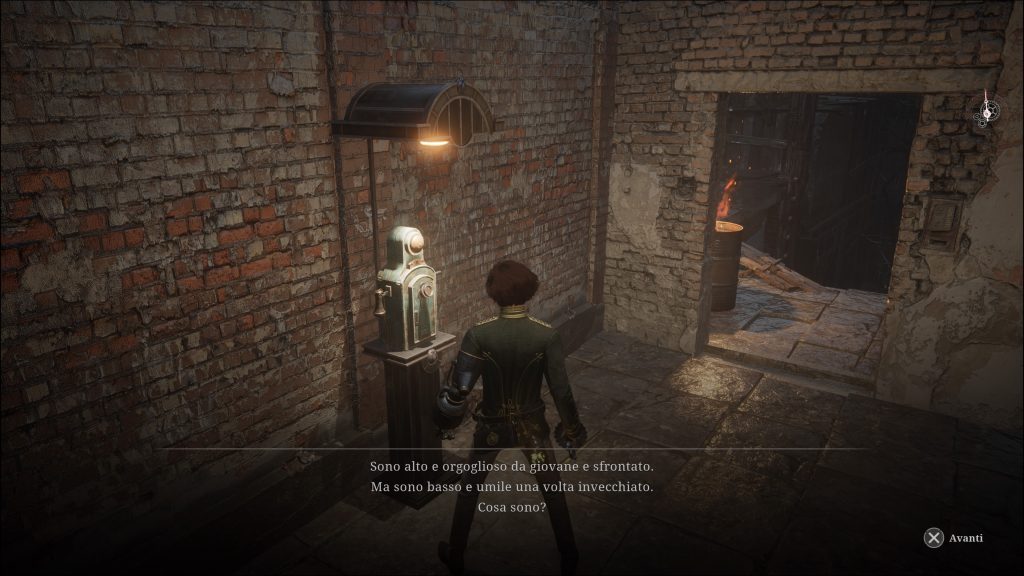Click the gear-shaped compass icon
The image size is (1024, 576).
(987, 111)
